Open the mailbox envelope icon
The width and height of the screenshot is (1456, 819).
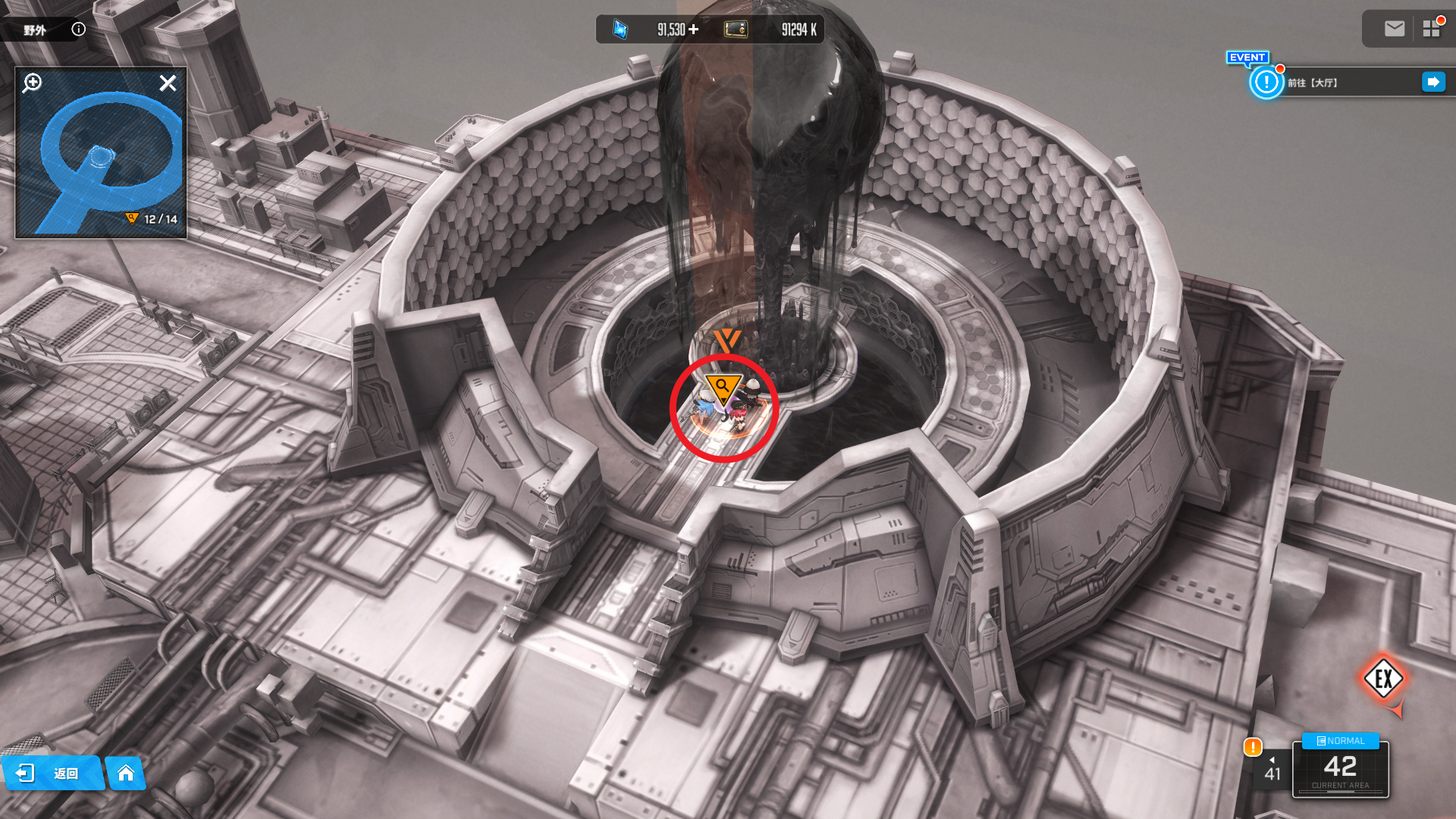(x=1394, y=29)
